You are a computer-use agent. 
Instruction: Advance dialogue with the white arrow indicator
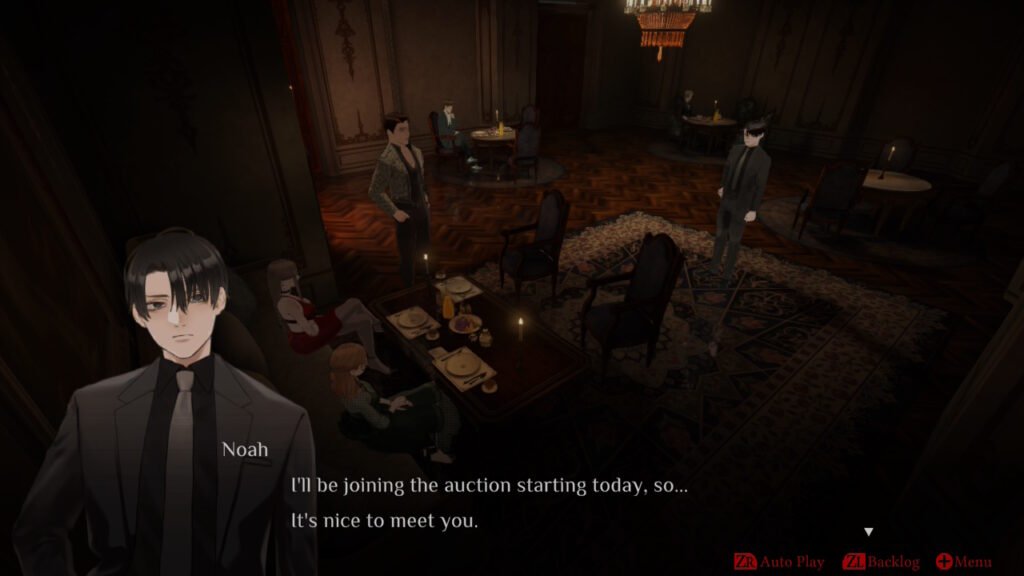click(x=868, y=532)
